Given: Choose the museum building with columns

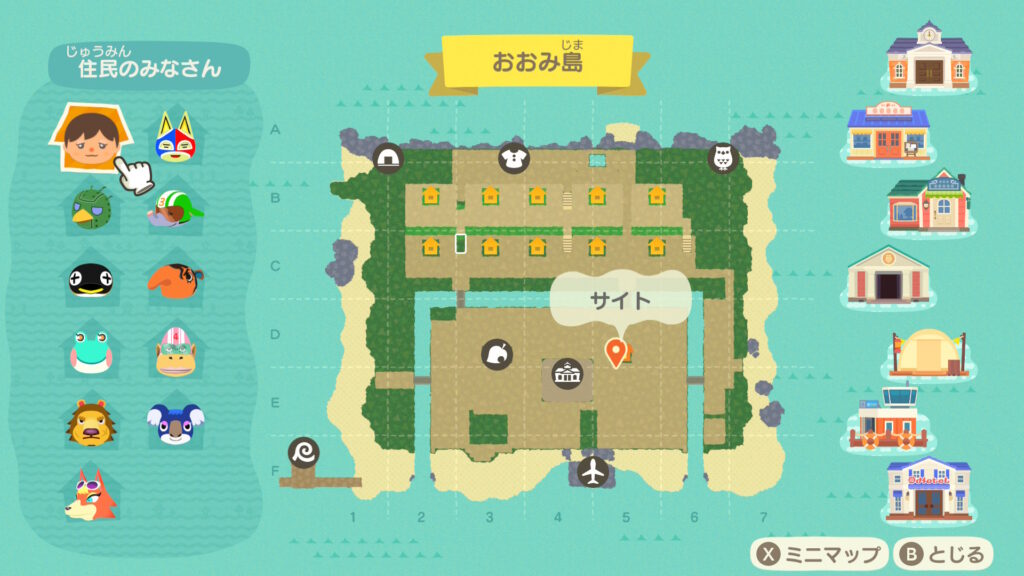Looking at the screenshot, I should [x=888, y=275].
